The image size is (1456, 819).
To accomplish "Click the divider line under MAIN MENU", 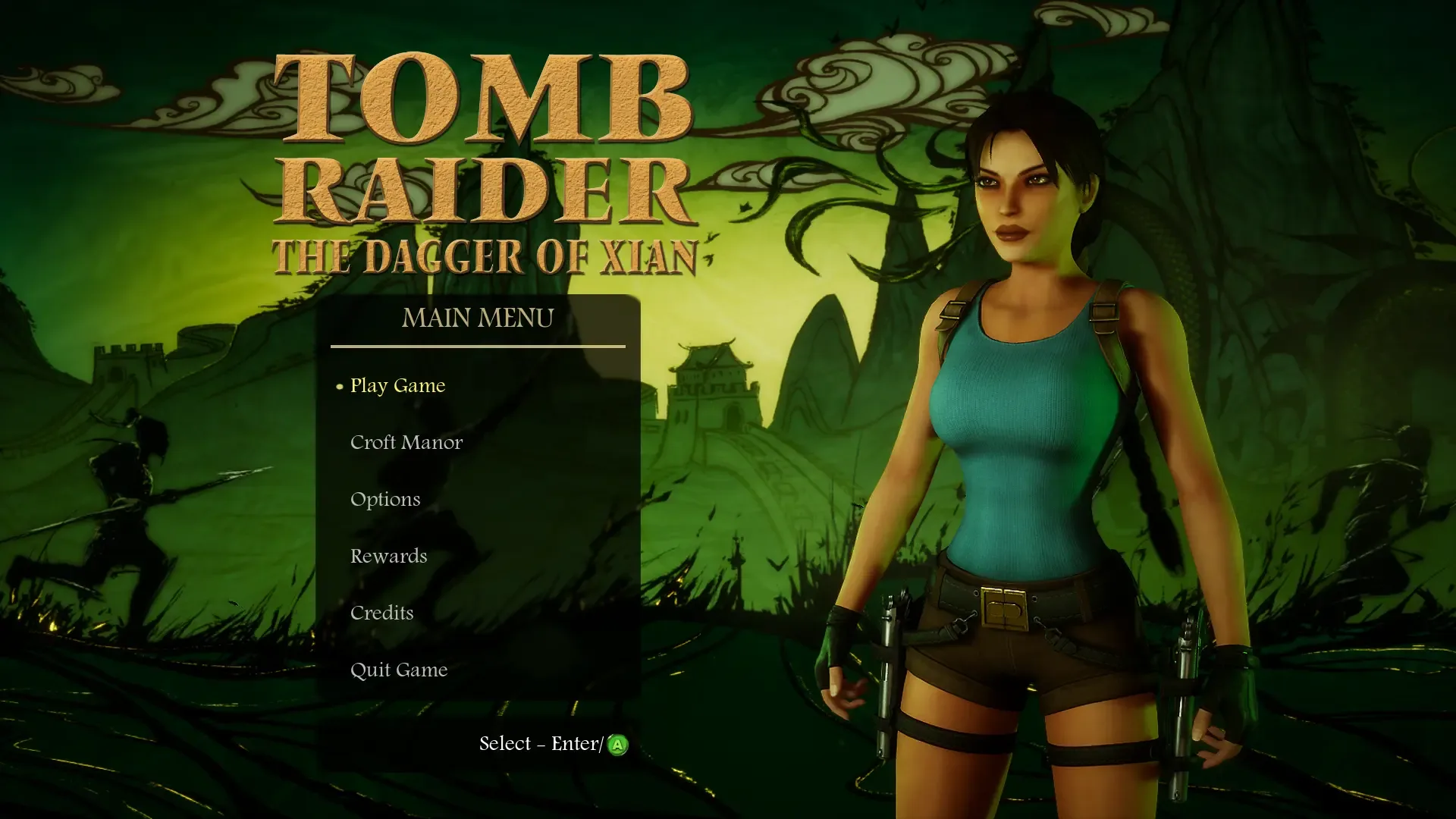I will coord(478,344).
